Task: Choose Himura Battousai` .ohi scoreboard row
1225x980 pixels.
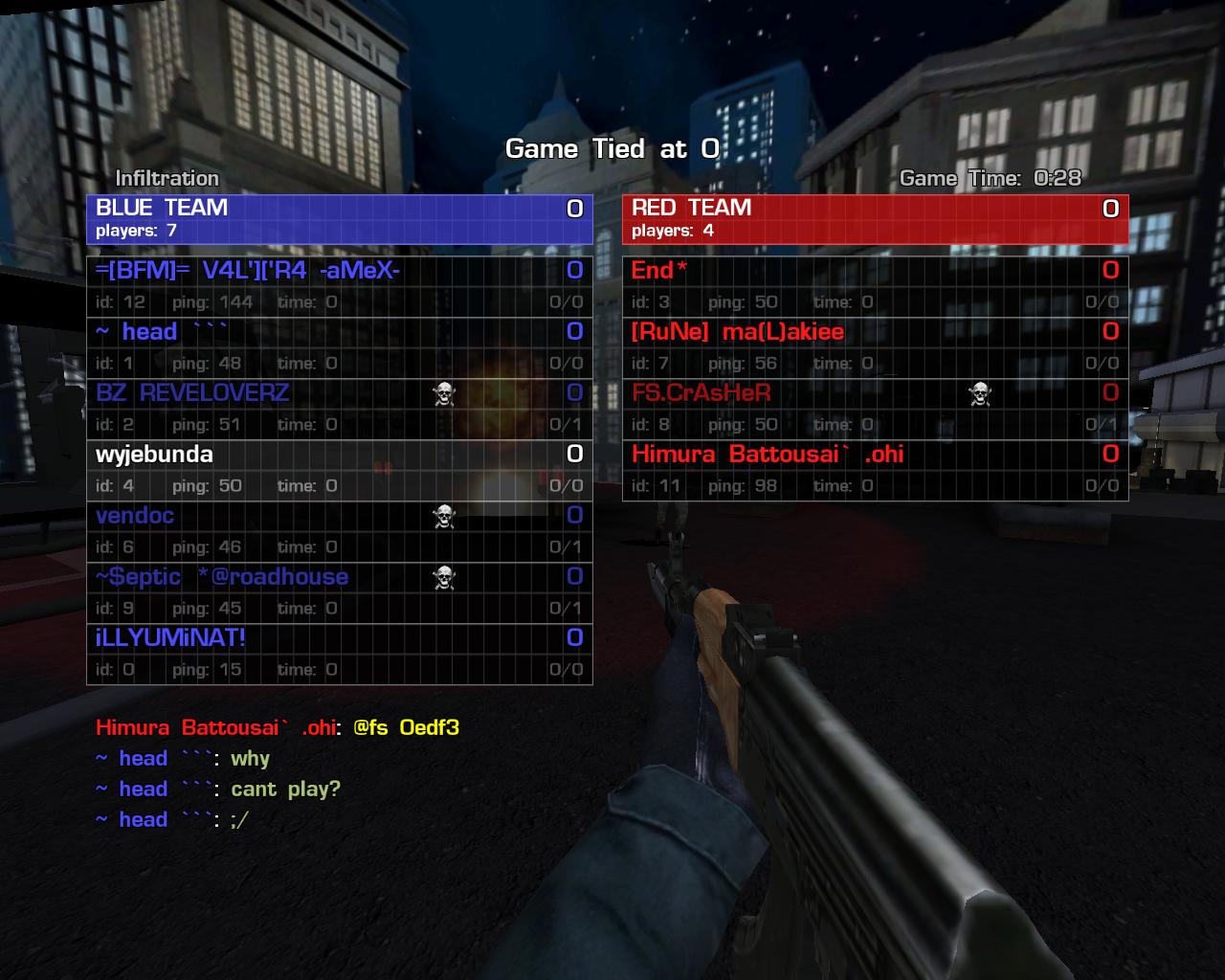Action: point(875,469)
